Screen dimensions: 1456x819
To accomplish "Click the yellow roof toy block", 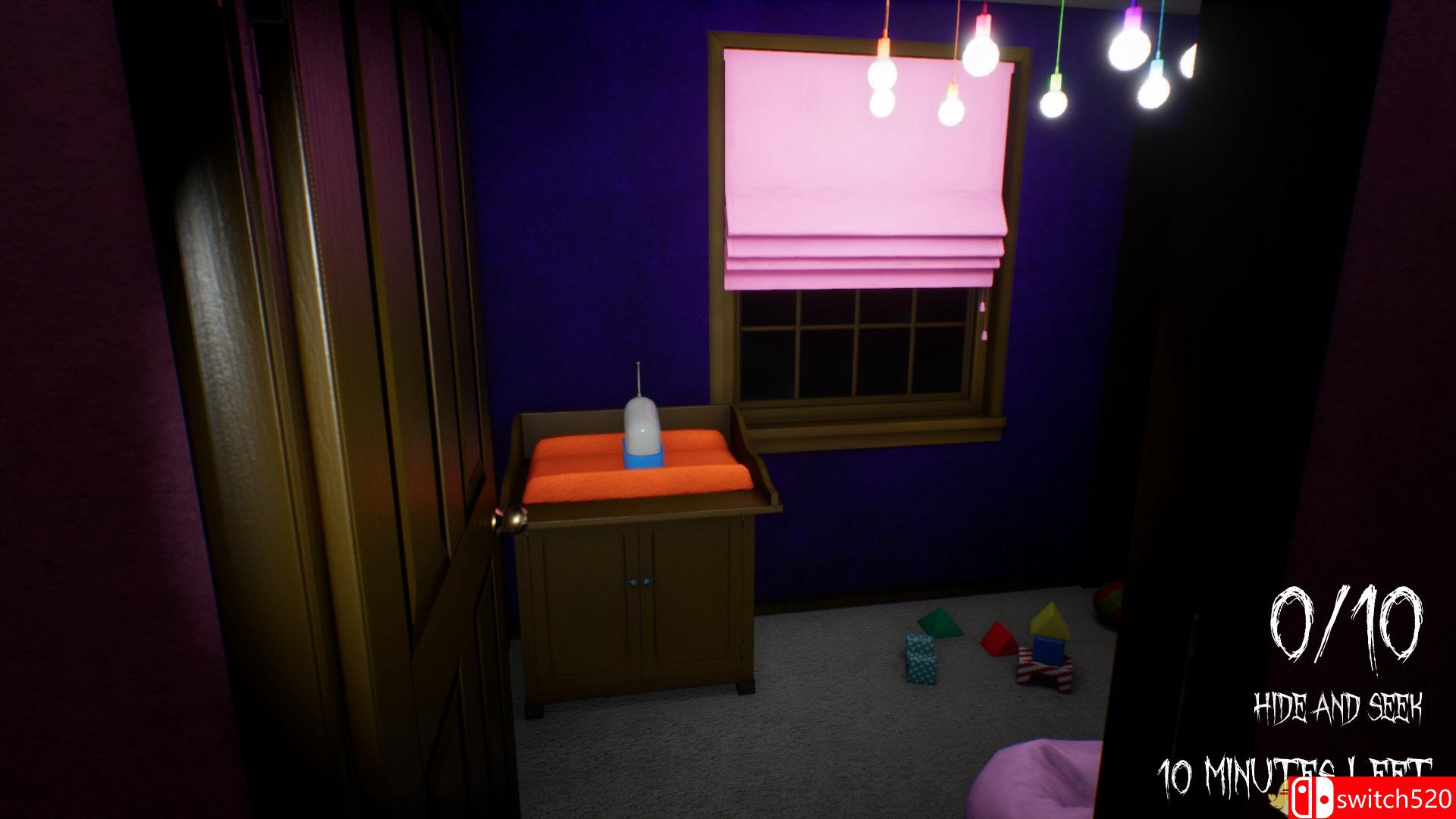I will (1050, 619).
